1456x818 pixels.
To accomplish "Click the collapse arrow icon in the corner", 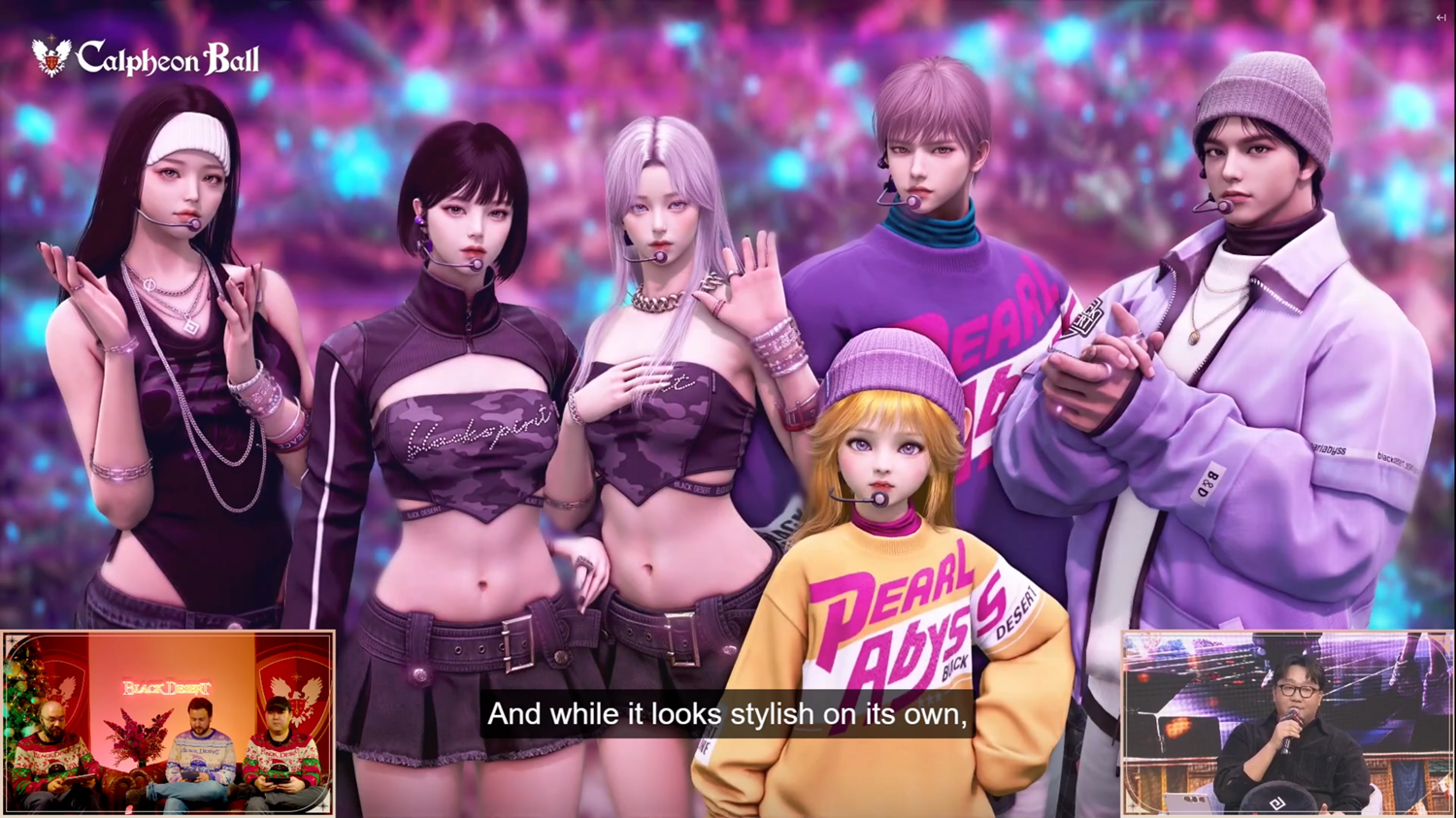I will (x=1440, y=17).
